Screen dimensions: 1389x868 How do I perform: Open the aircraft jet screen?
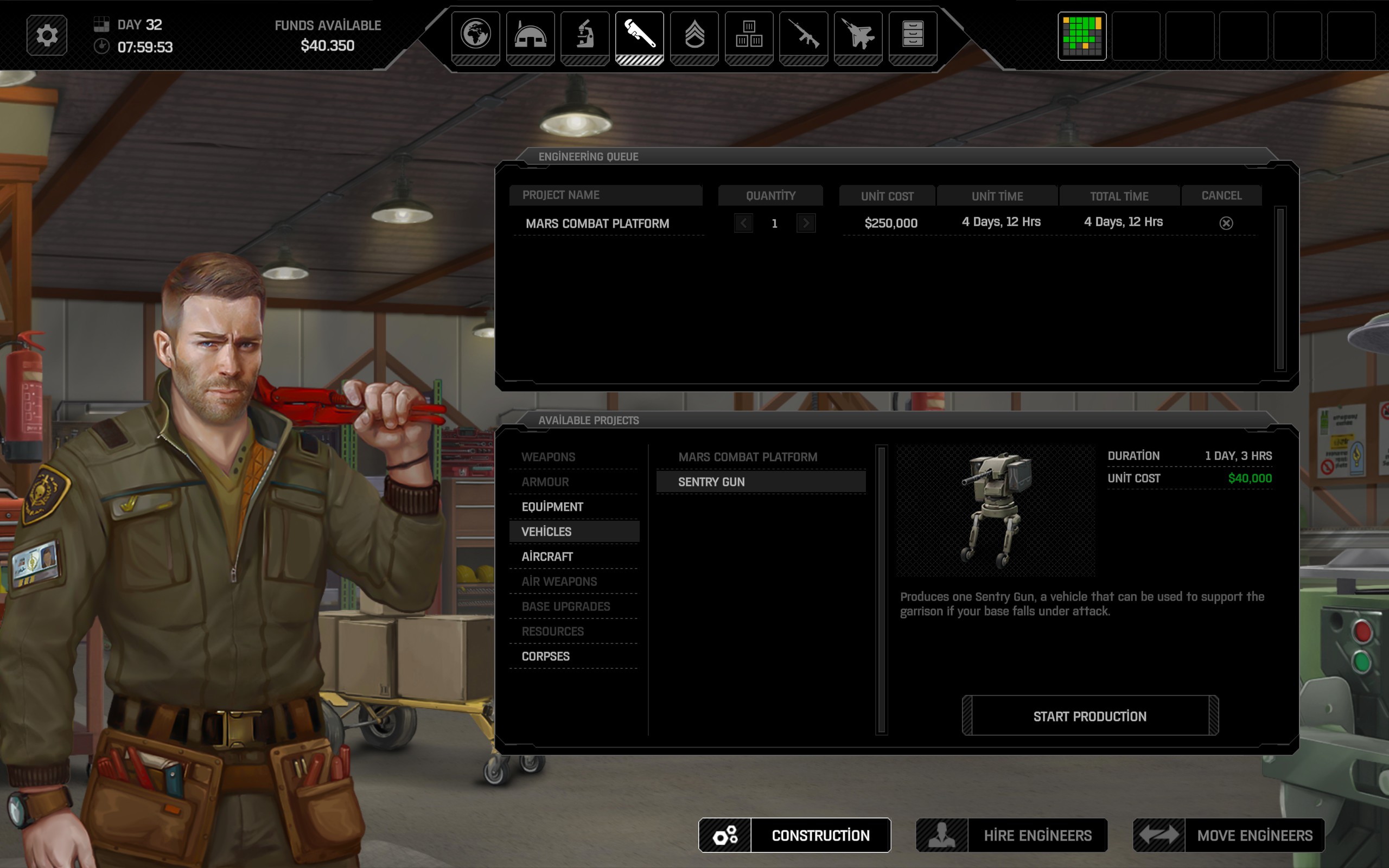pyautogui.click(x=857, y=36)
